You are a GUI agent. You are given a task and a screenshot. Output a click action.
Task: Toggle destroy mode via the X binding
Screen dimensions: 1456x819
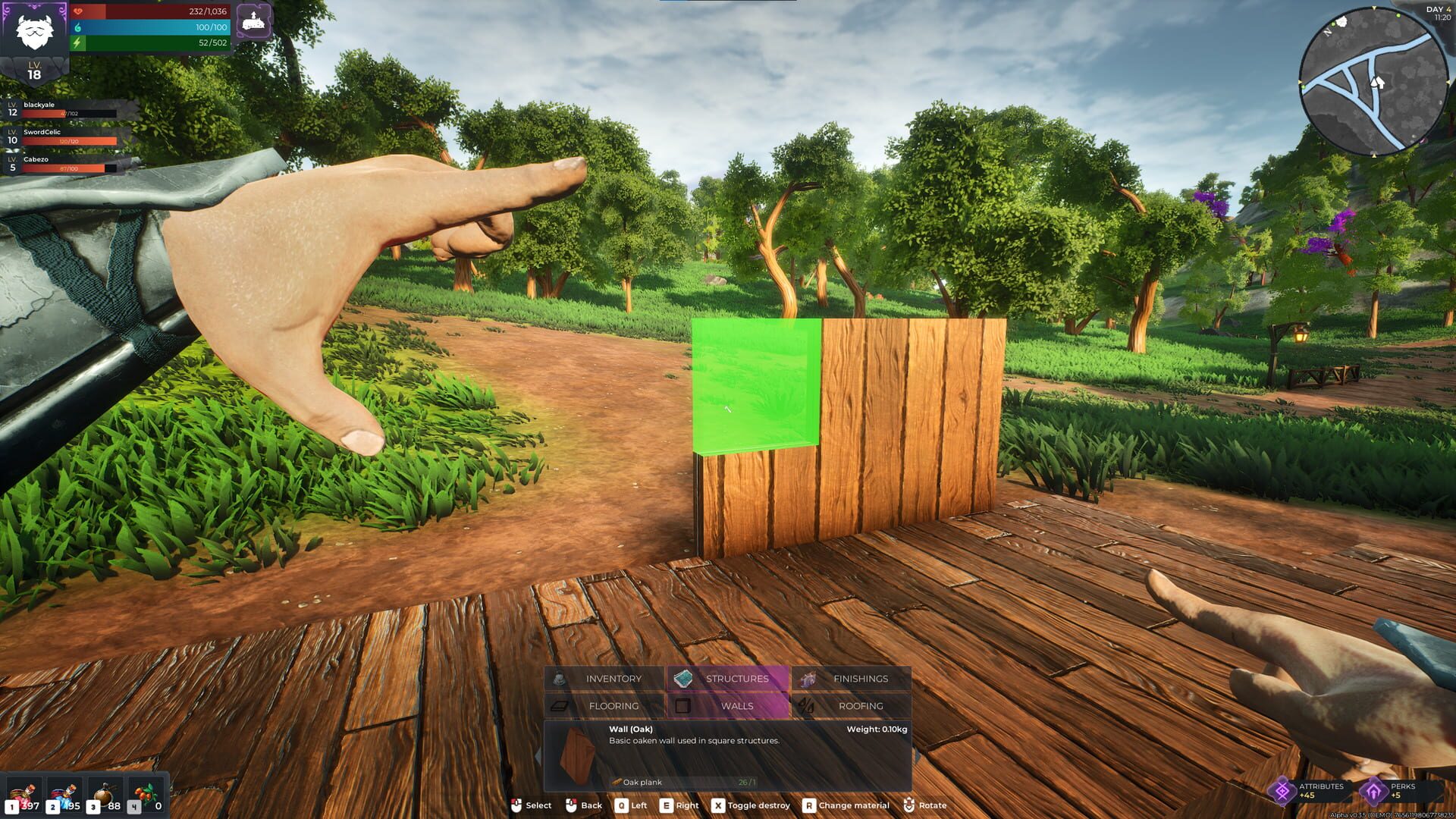717,805
